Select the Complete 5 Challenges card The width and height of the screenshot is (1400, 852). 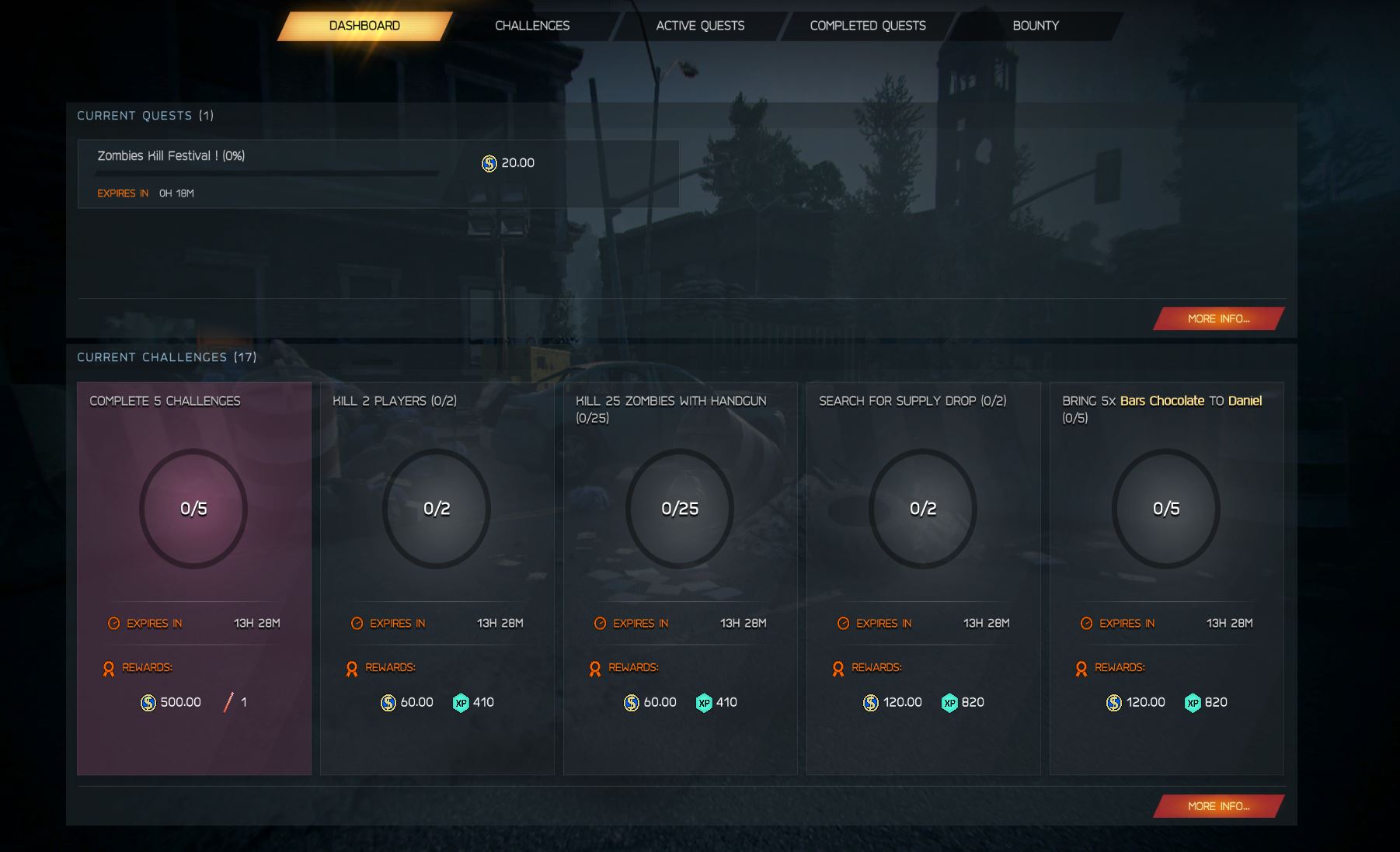point(193,578)
